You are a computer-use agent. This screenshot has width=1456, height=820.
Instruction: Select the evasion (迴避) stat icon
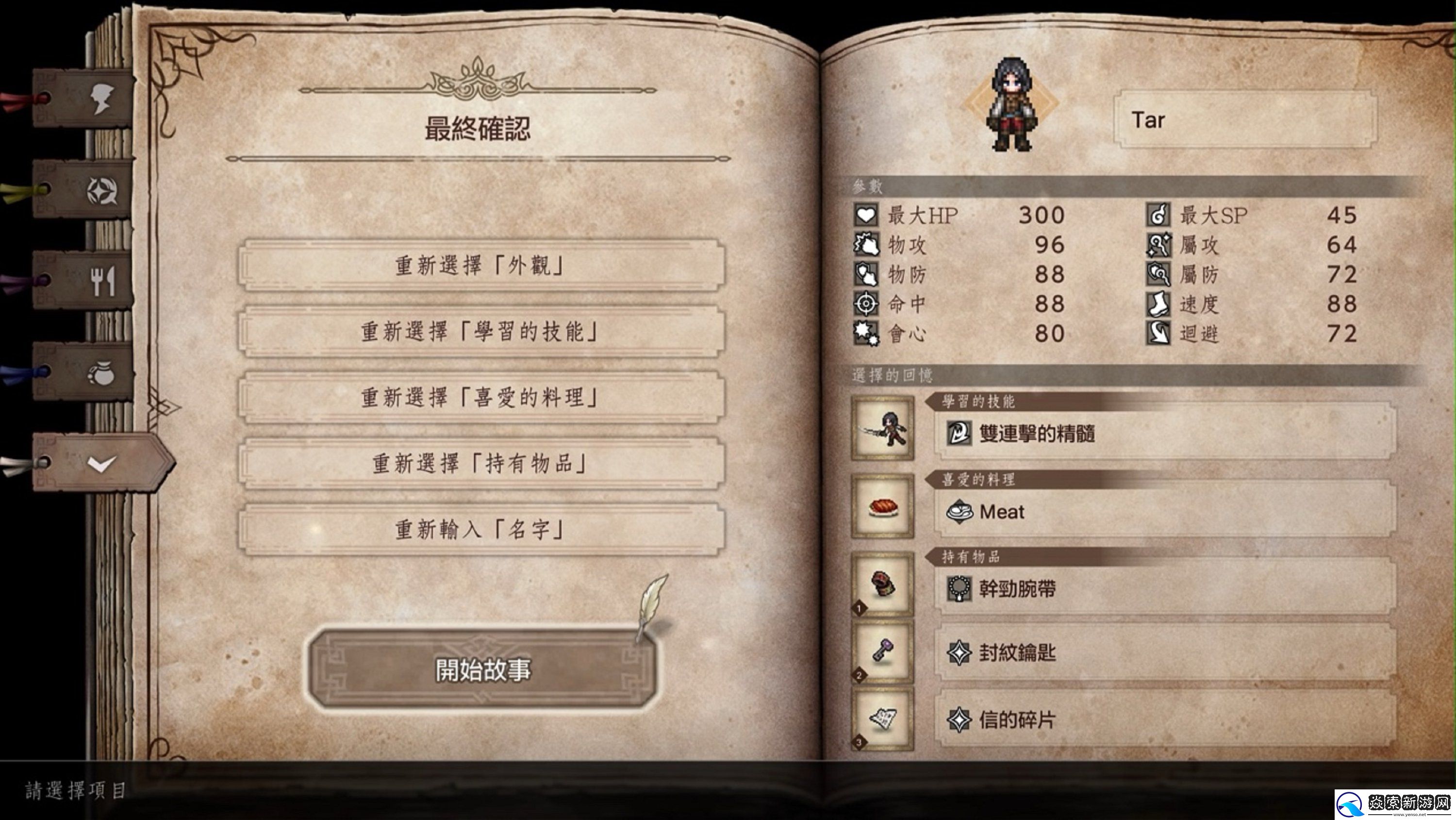pyautogui.click(x=1160, y=333)
